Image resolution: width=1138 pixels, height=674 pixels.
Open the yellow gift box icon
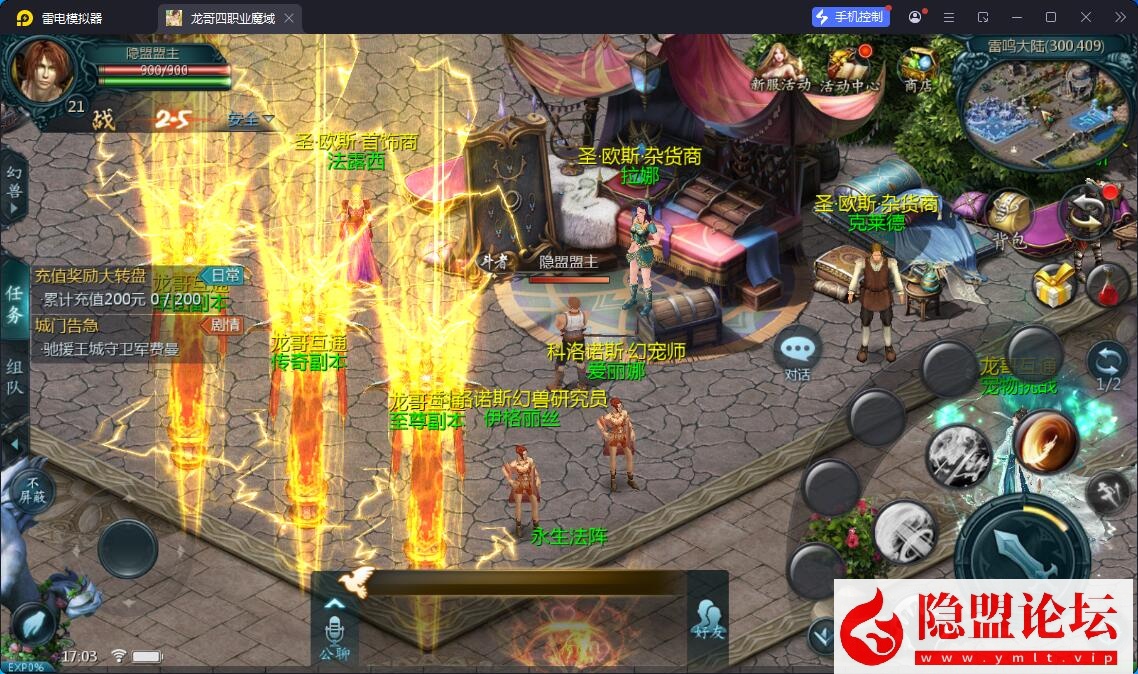pos(1053,286)
